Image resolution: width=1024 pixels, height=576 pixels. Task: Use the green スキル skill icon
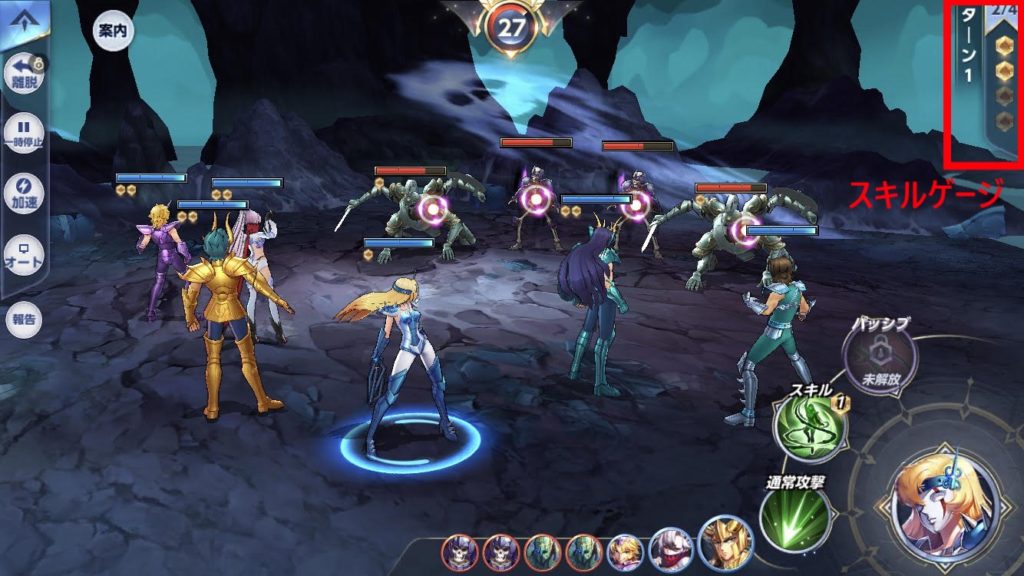[x=808, y=427]
